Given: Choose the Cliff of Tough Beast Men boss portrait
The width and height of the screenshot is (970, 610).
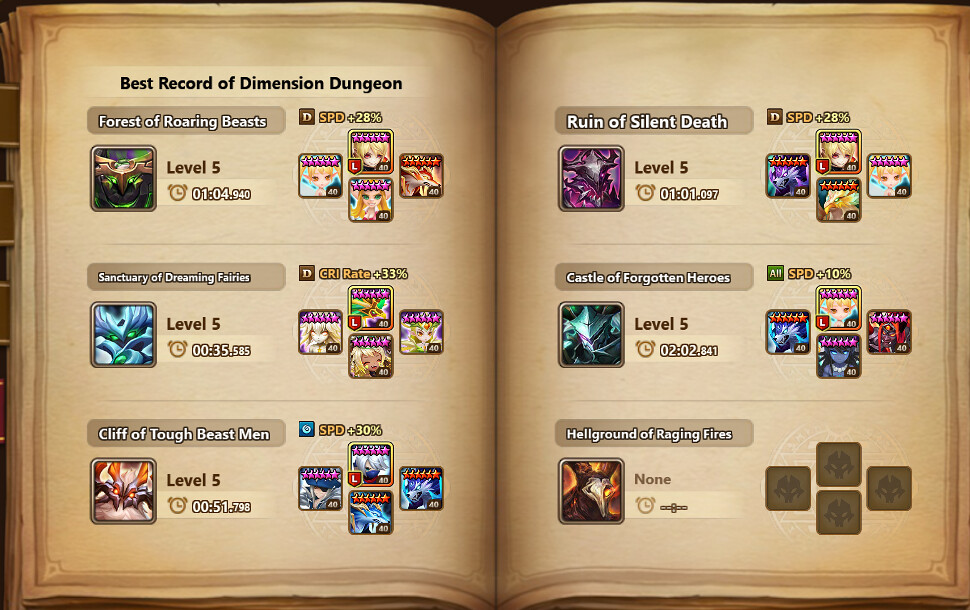Looking at the screenshot, I should tap(123, 491).
